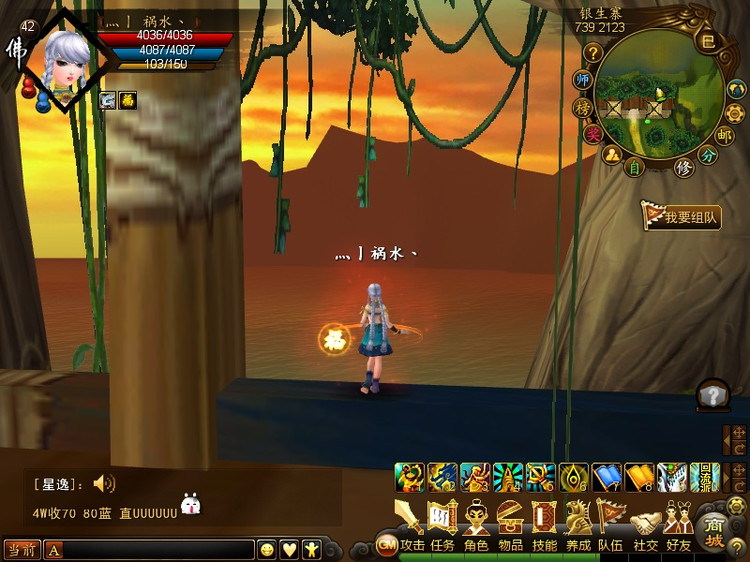Image resolution: width=750 pixels, height=562 pixels.
Task: Open the 技能 (Skills) book
Action: [x=544, y=523]
